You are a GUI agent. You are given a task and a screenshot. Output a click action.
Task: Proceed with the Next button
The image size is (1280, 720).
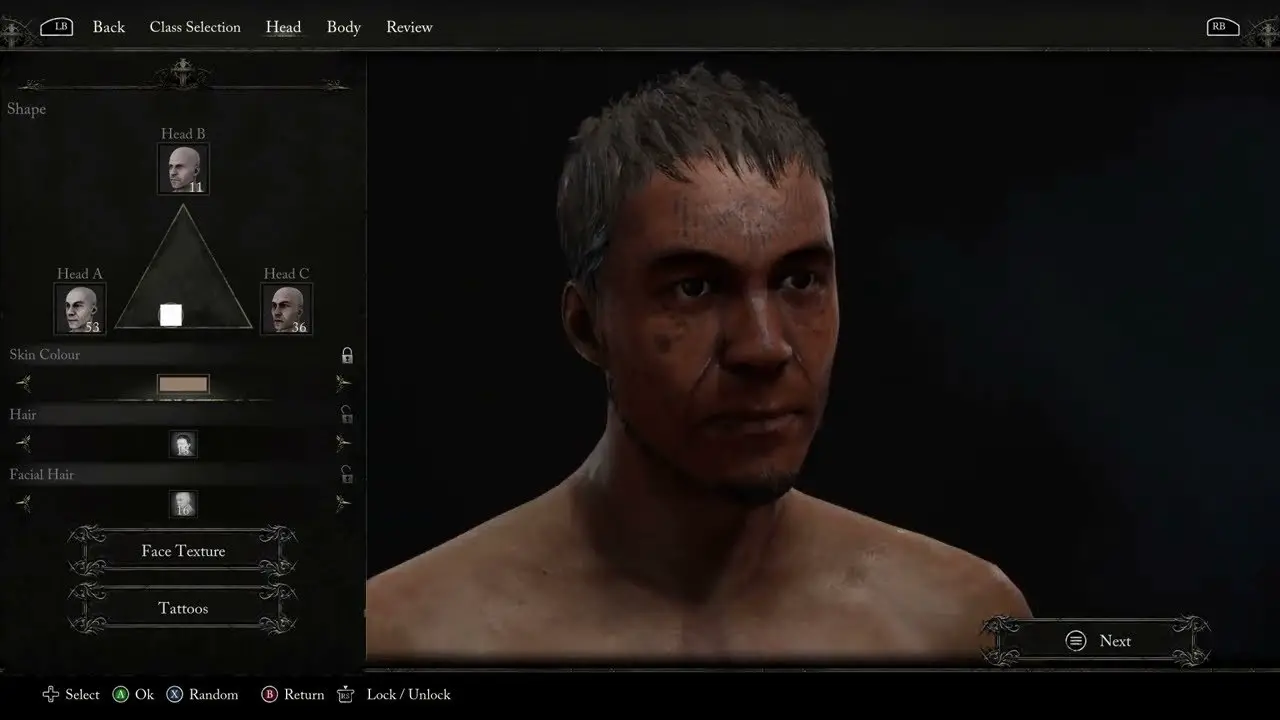[1097, 641]
